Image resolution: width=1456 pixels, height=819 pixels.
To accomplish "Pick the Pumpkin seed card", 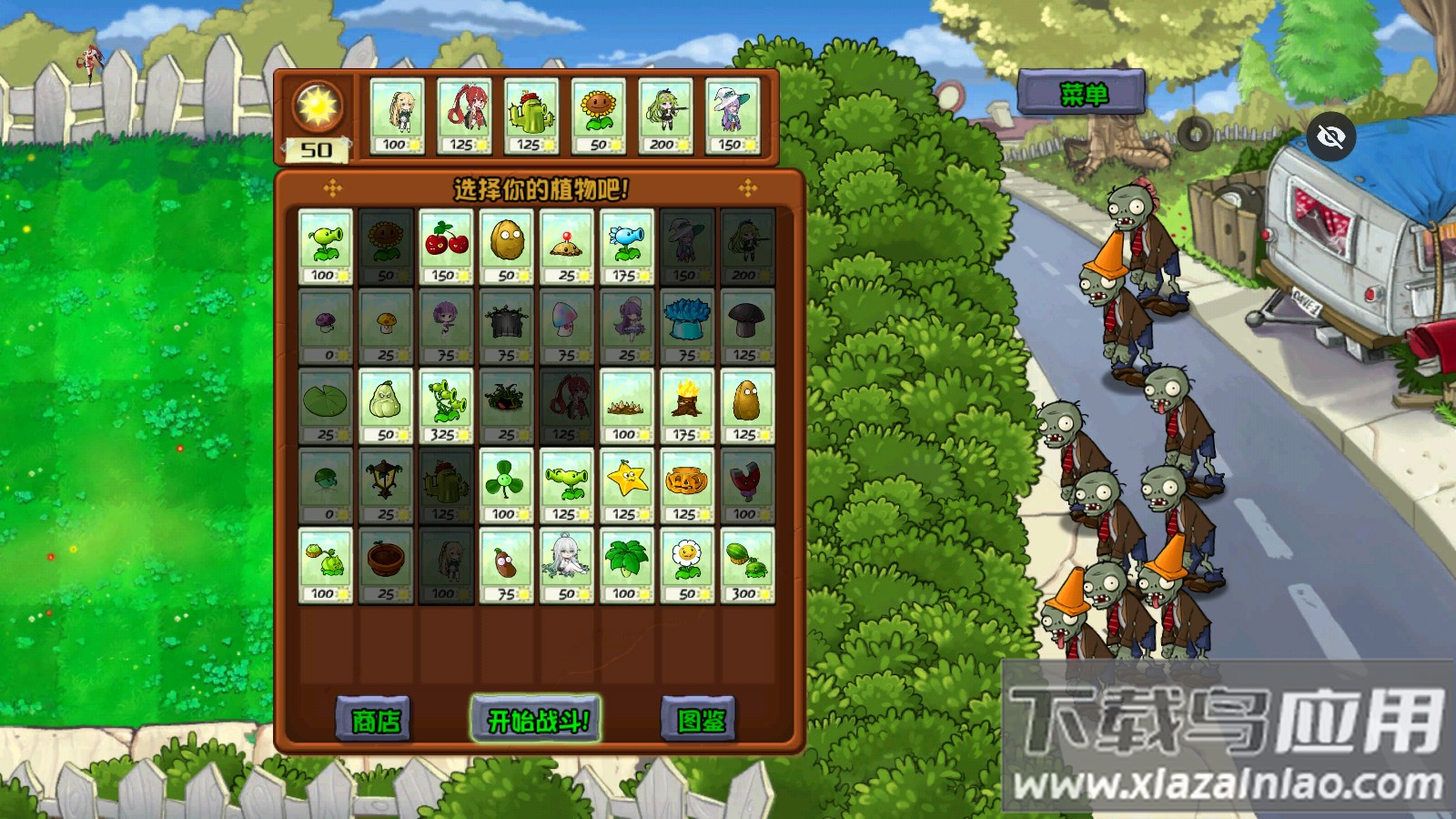I will [x=687, y=485].
